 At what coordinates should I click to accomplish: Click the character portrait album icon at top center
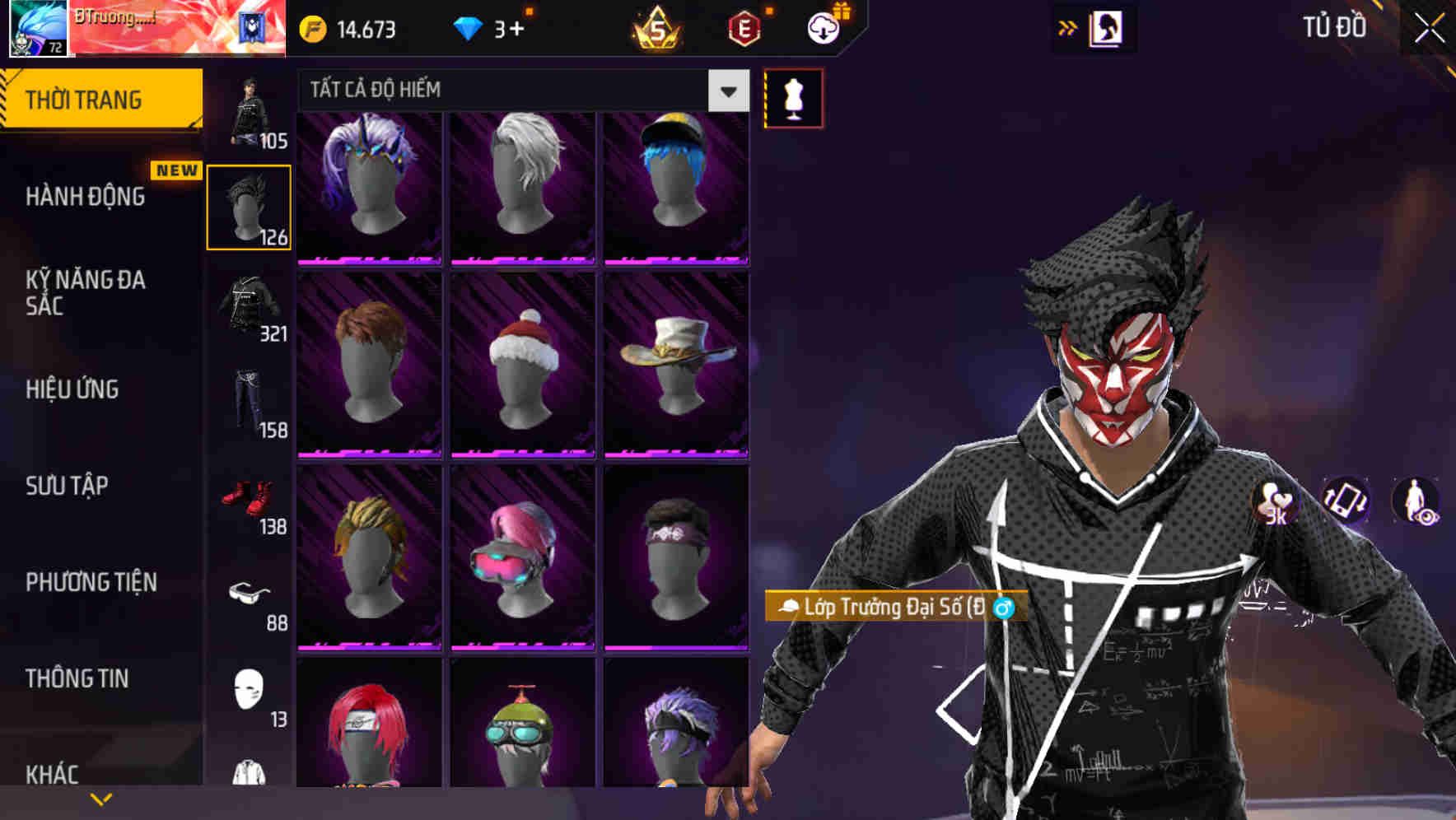tap(1108, 27)
